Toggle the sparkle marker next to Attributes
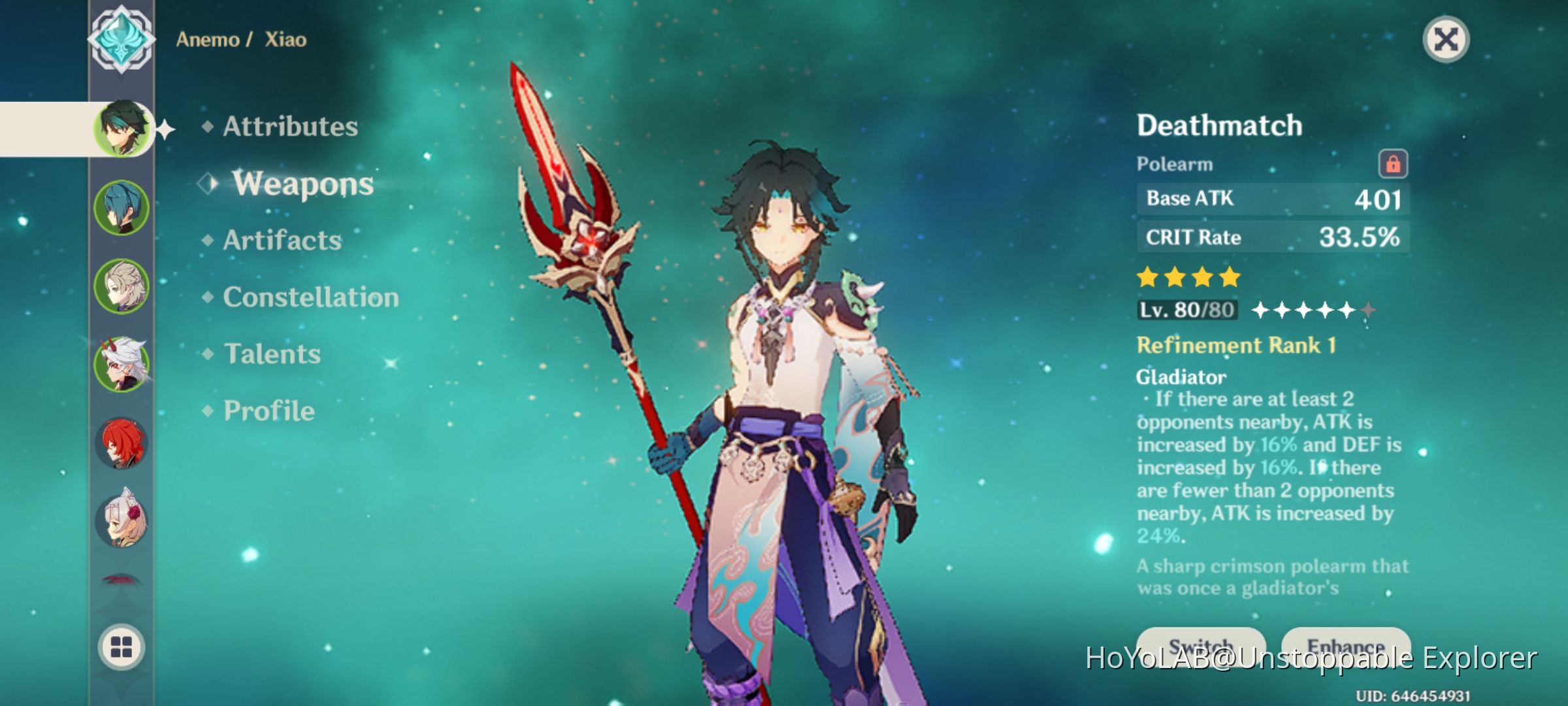Screen dimensions: 1568x706 pyautogui.click(x=165, y=128)
